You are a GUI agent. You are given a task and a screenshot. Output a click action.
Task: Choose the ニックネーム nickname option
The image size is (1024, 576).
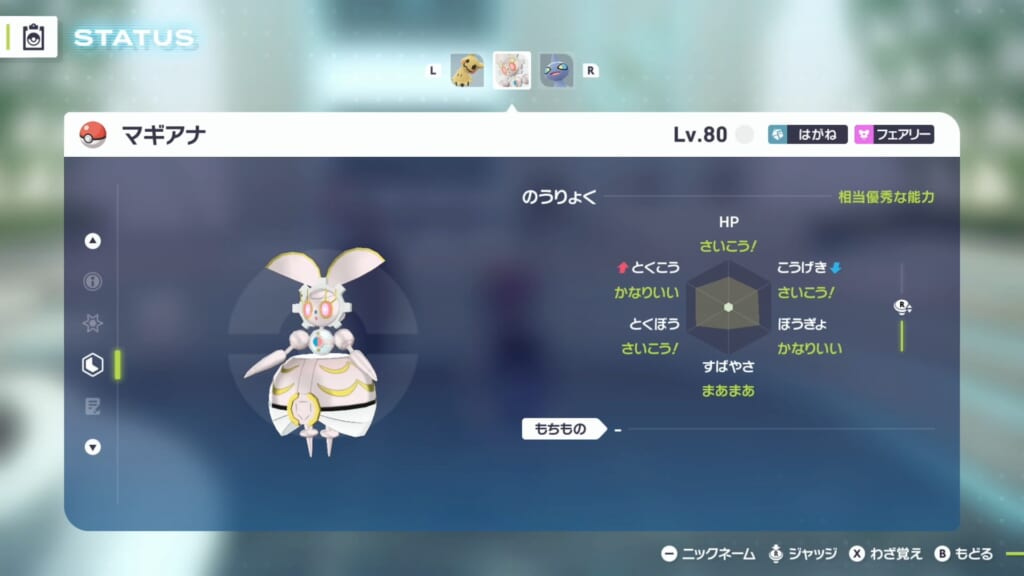click(x=709, y=554)
